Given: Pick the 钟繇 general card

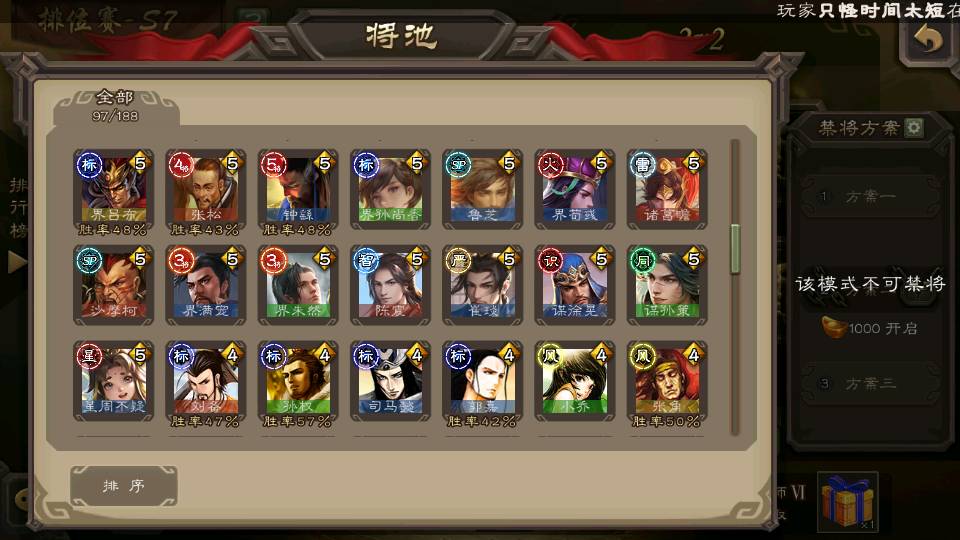Looking at the screenshot, I should [x=298, y=189].
